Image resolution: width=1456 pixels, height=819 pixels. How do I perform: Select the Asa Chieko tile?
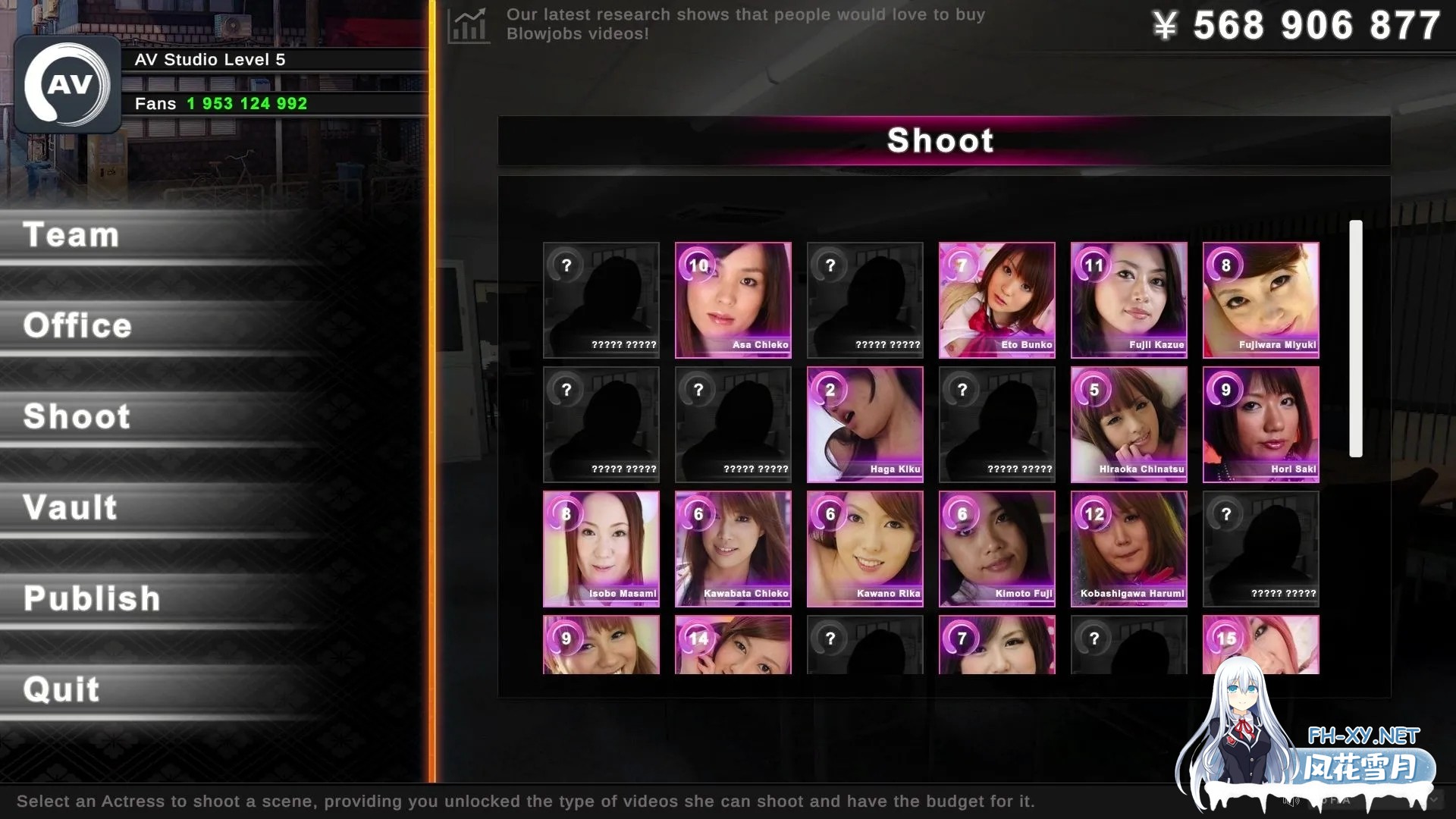(x=733, y=300)
